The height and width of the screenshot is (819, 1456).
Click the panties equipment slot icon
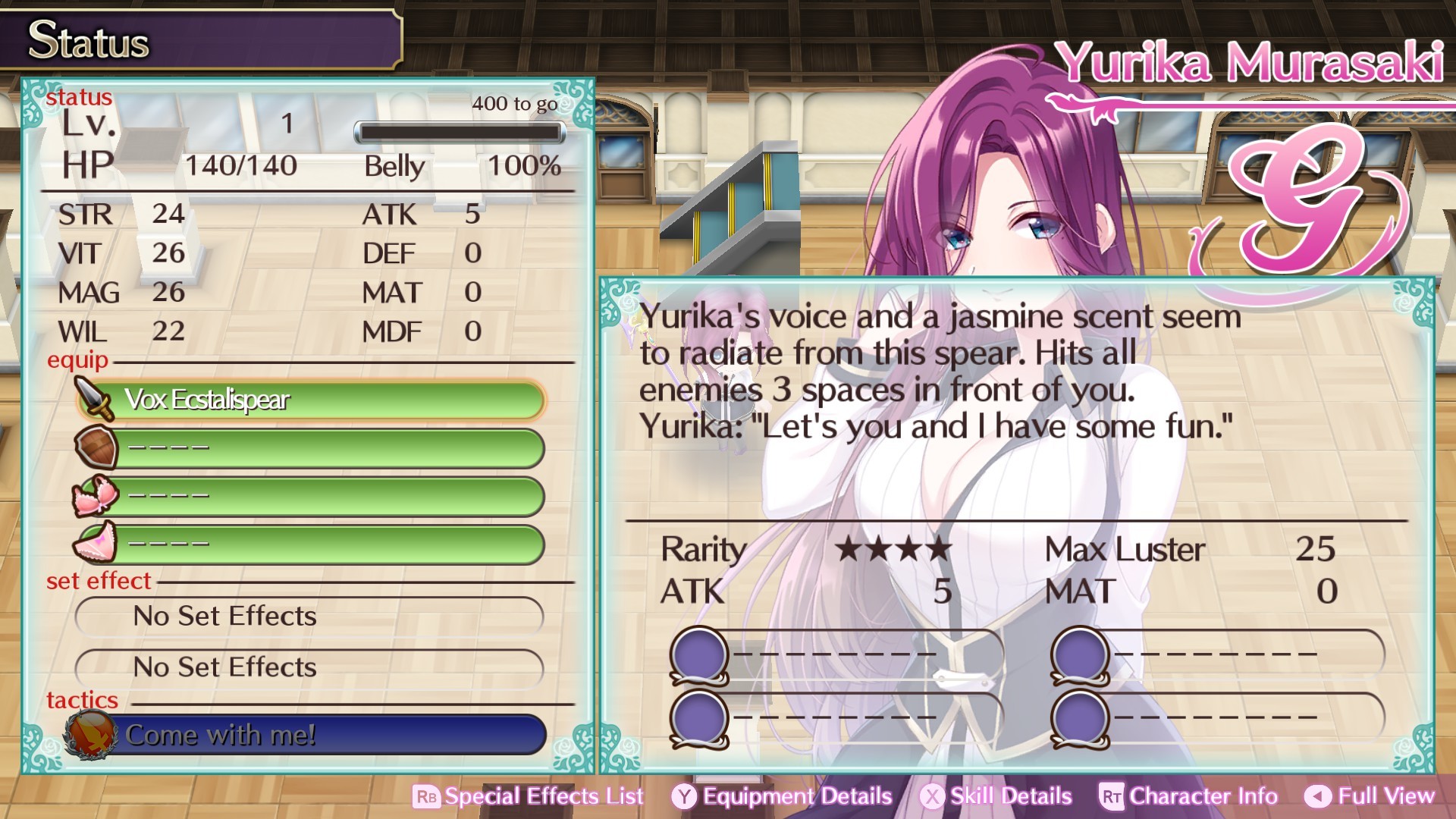[x=94, y=543]
